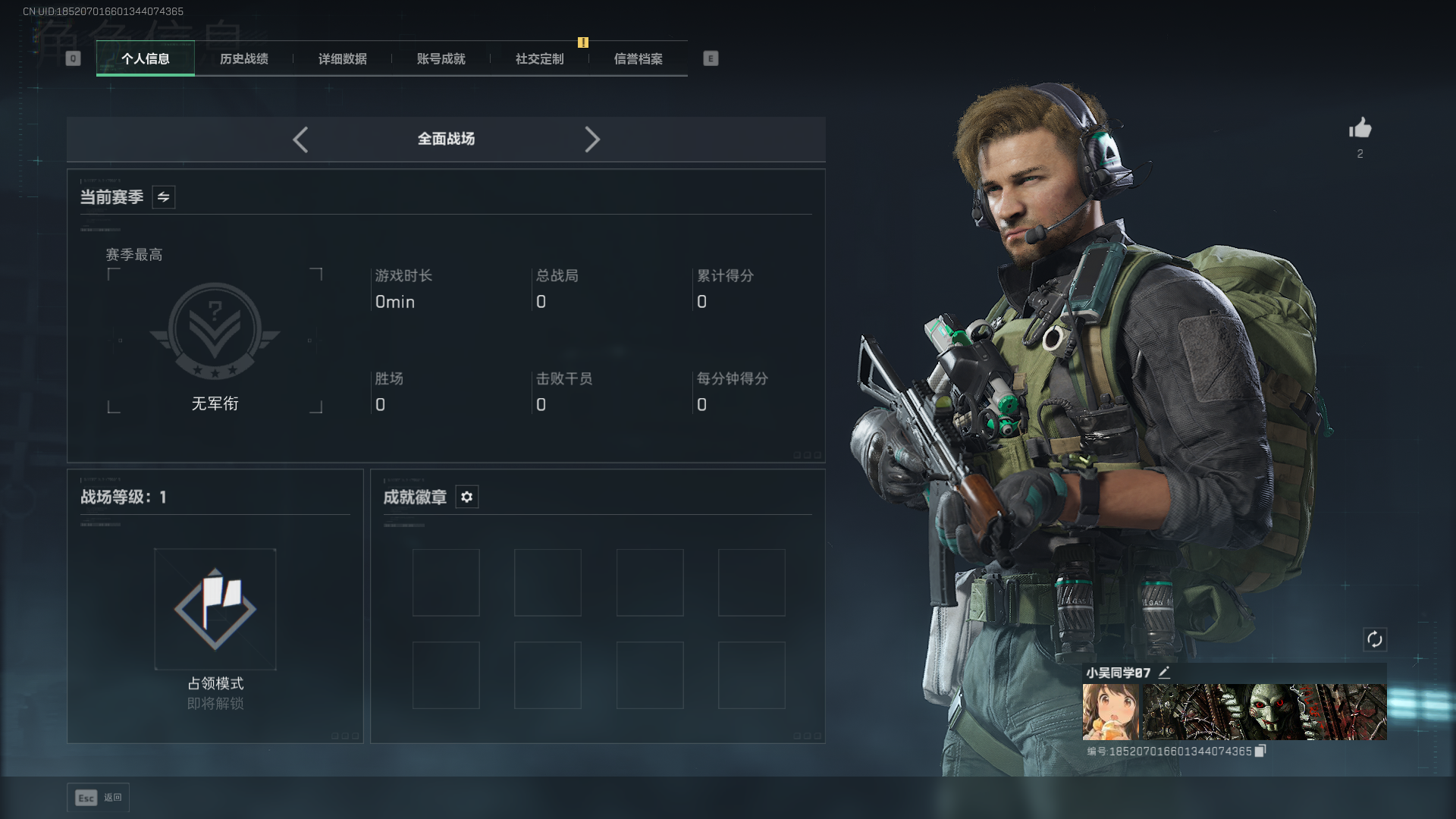1456x819 pixels.
Task: Select the 详细数据 tab
Action: click(x=342, y=58)
